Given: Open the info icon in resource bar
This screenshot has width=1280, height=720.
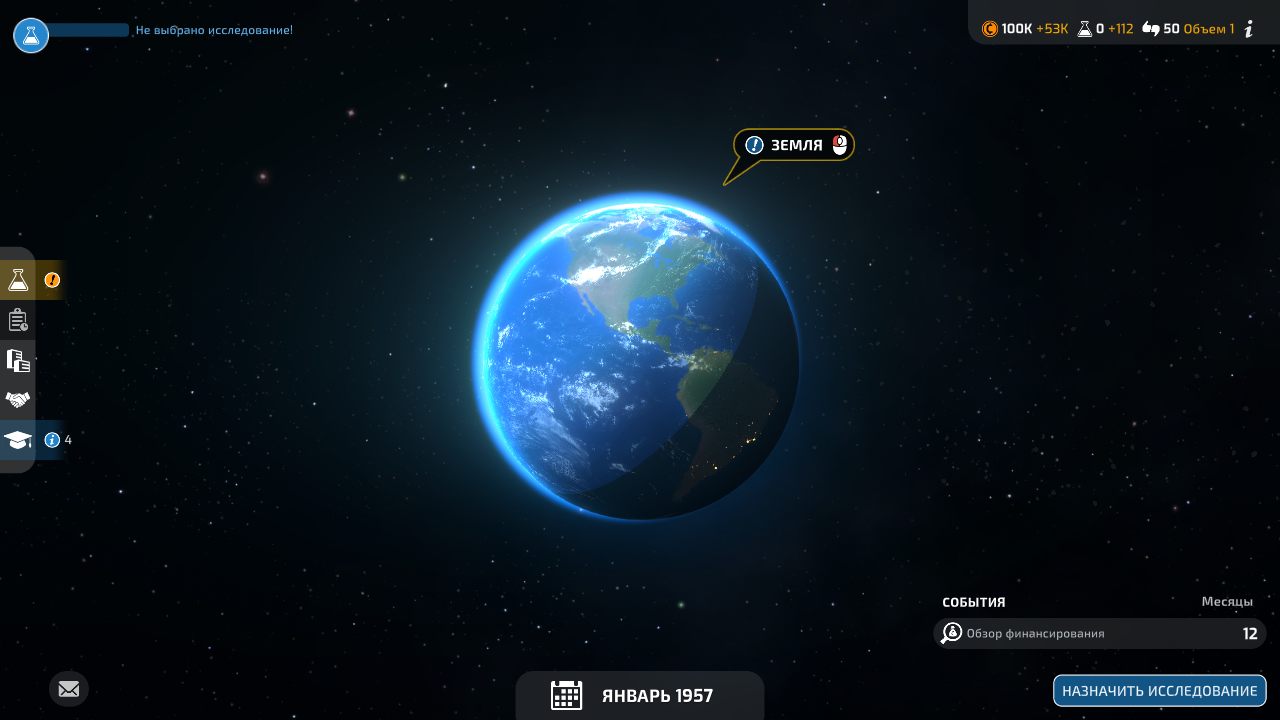Looking at the screenshot, I should point(1248,29).
